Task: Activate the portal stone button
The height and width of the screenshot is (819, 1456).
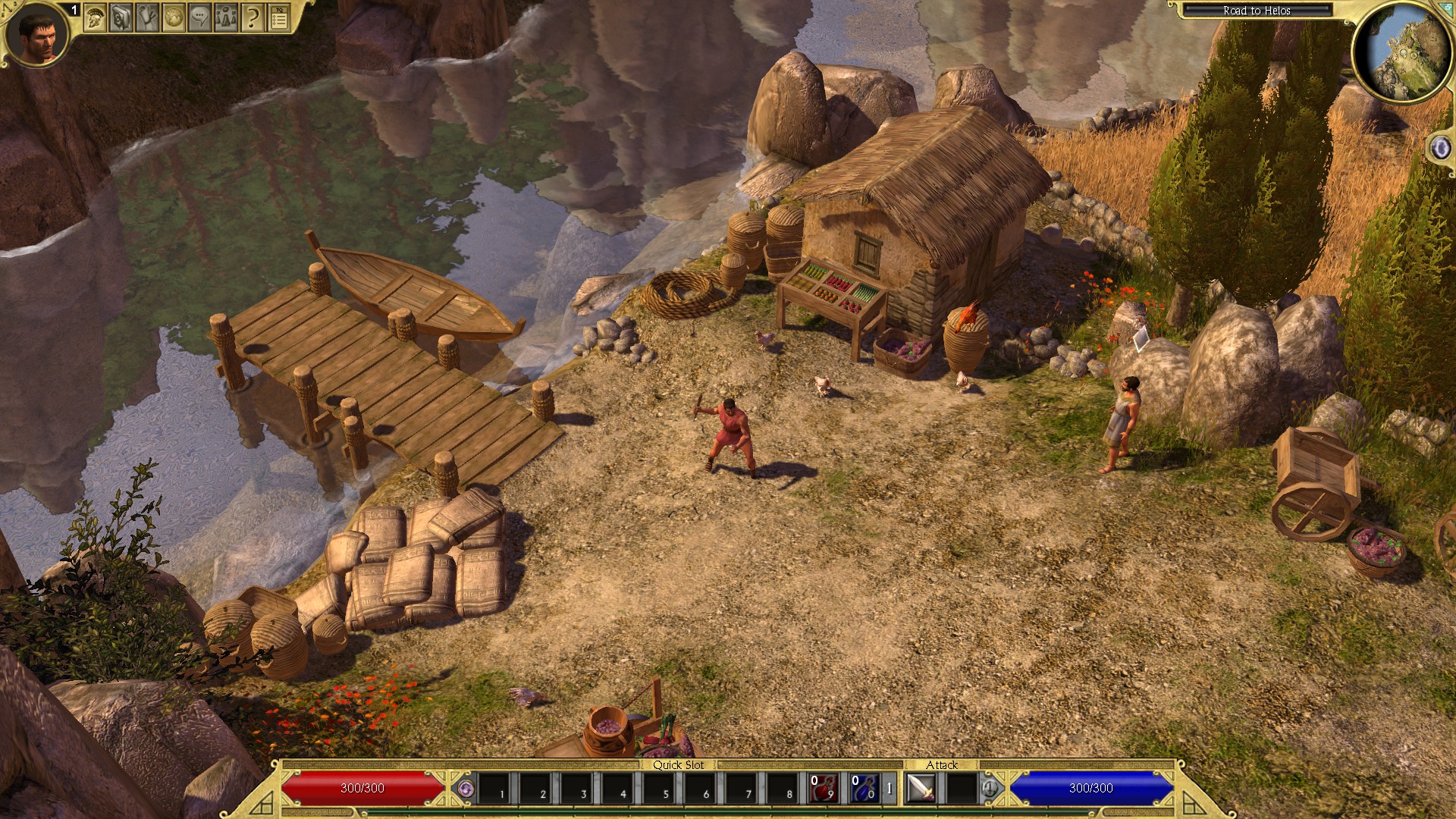Action: (x=1439, y=148)
